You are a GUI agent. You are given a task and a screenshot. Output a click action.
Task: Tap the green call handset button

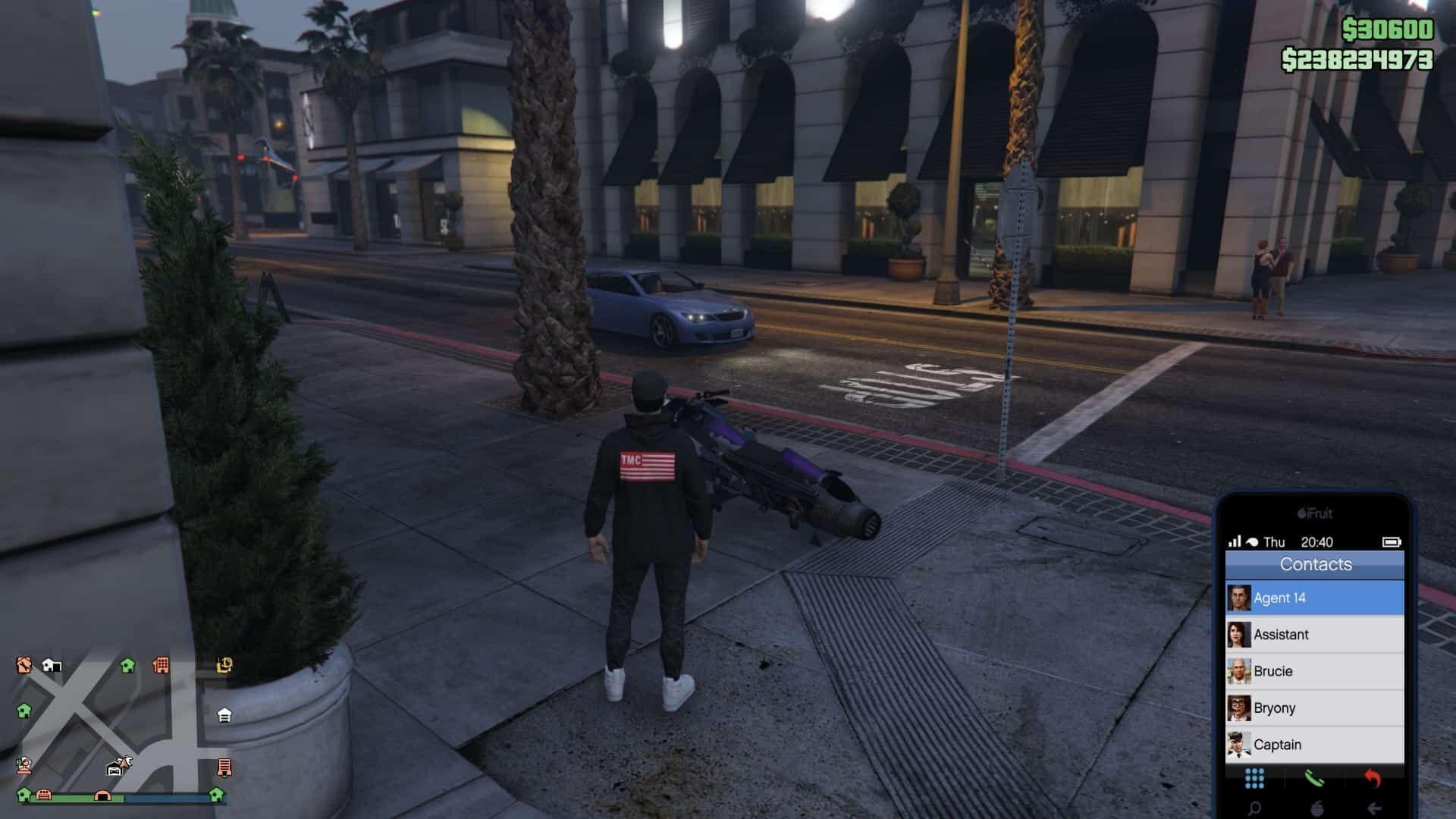pos(1313,778)
